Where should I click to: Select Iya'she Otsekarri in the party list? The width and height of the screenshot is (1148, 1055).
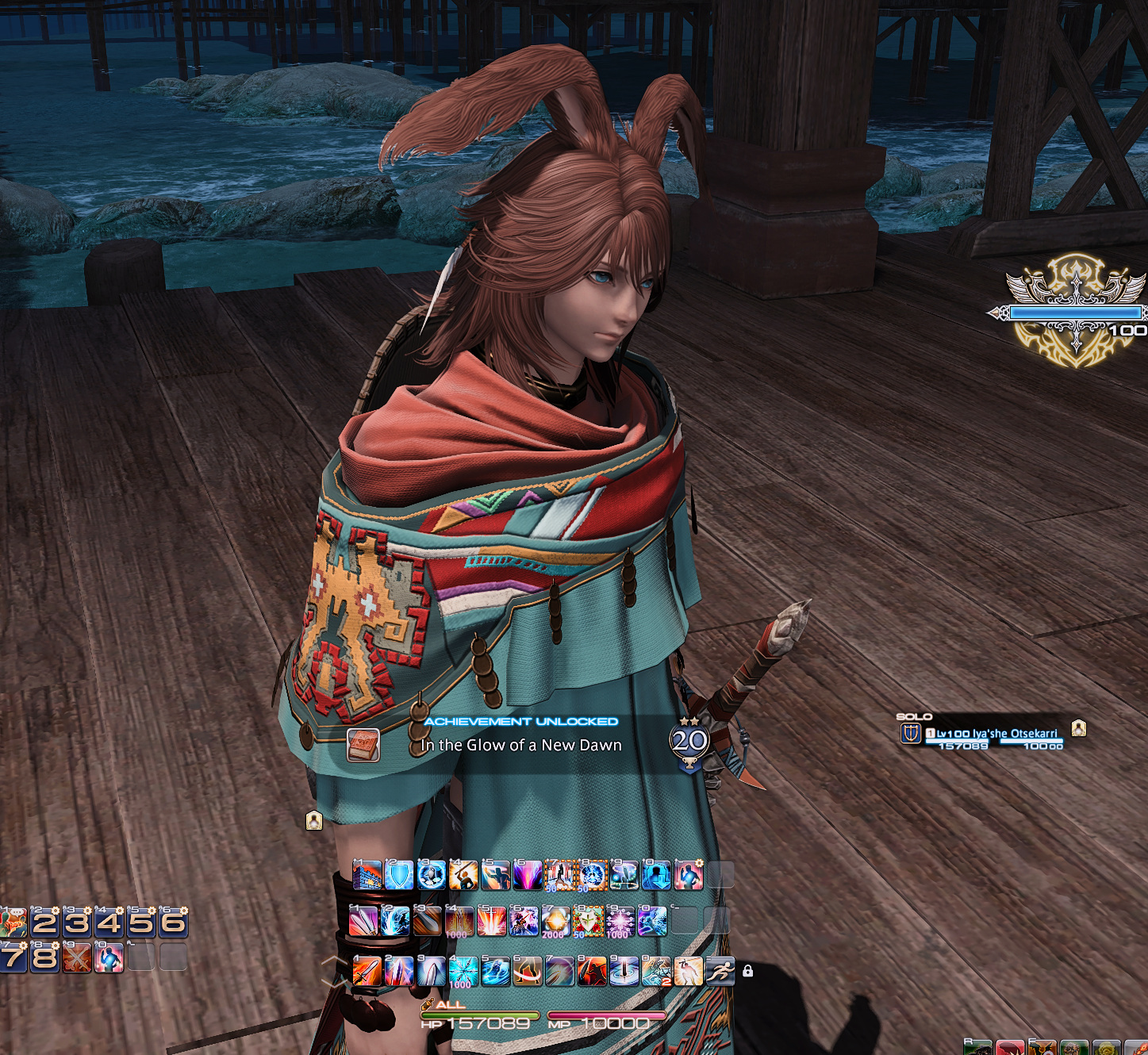click(996, 734)
